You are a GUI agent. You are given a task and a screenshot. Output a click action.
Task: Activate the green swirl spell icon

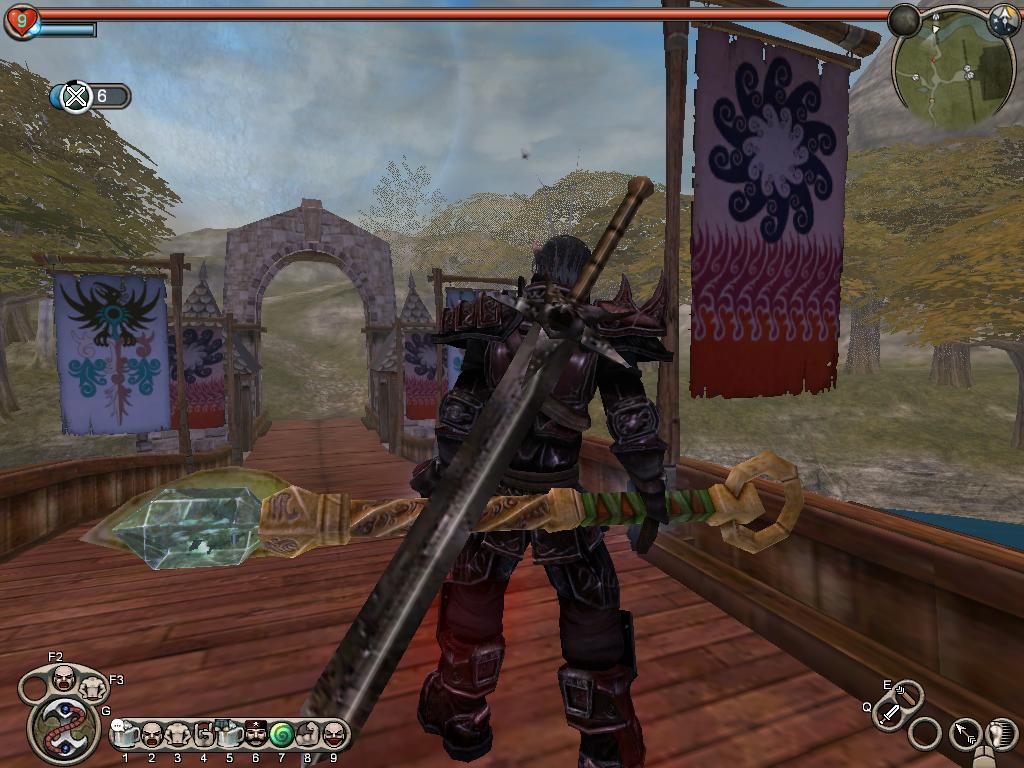click(x=281, y=735)
